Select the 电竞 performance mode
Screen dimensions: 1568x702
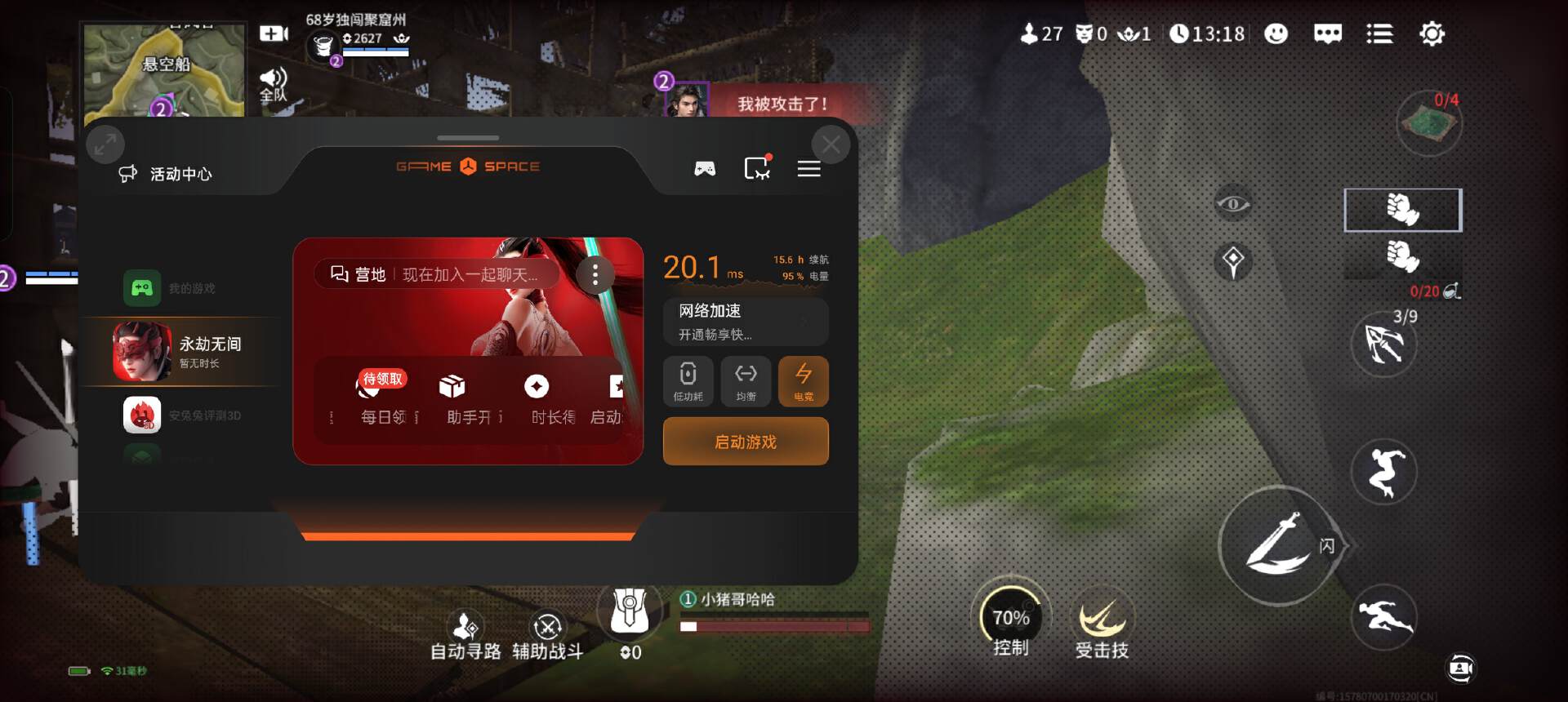pyautogui.click(x=804, y=381)
